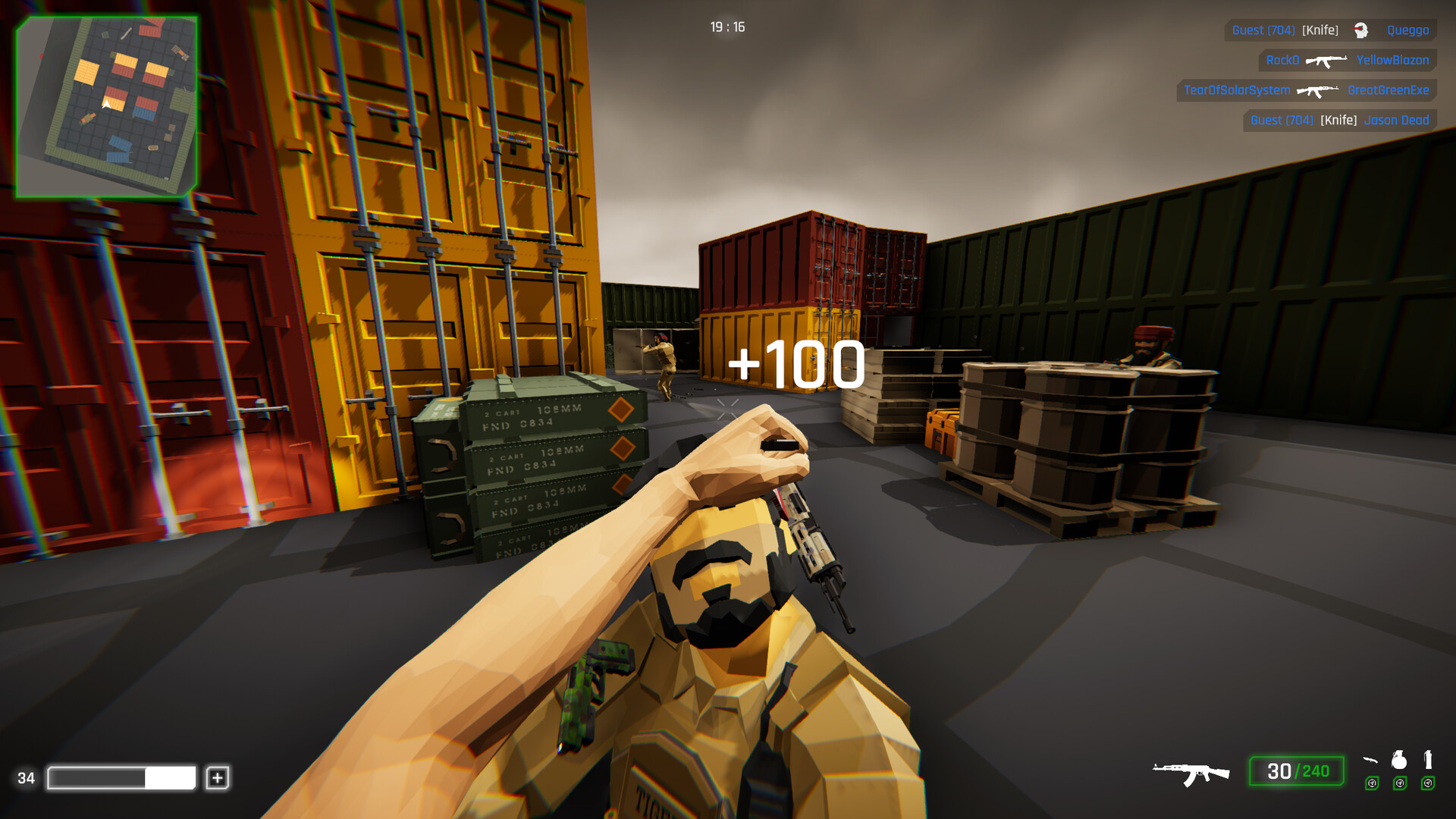Click the rifle icon in RockO's kill feed row
Viewport: 1456px width, 819px height.
(x=1328, y=61)
